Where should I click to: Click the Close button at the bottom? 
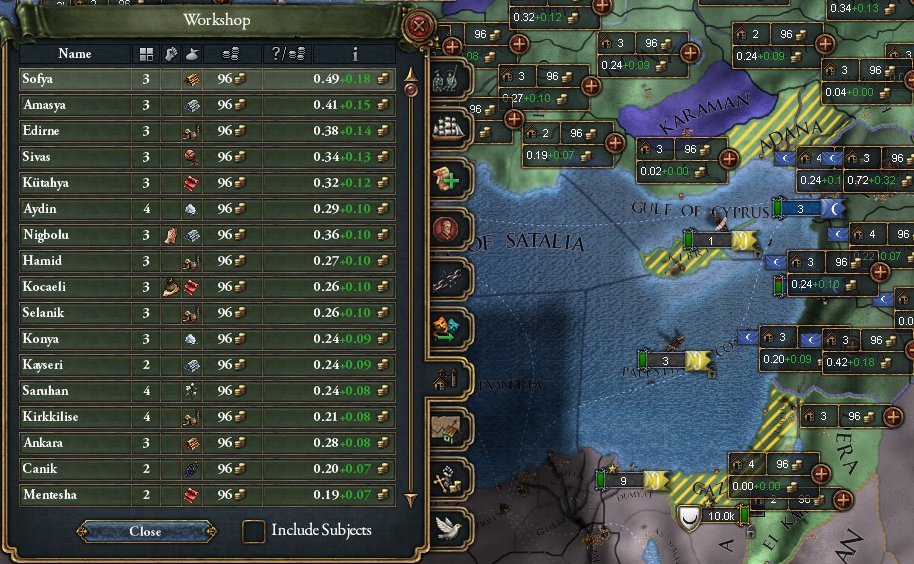click(x=146, y=531)
